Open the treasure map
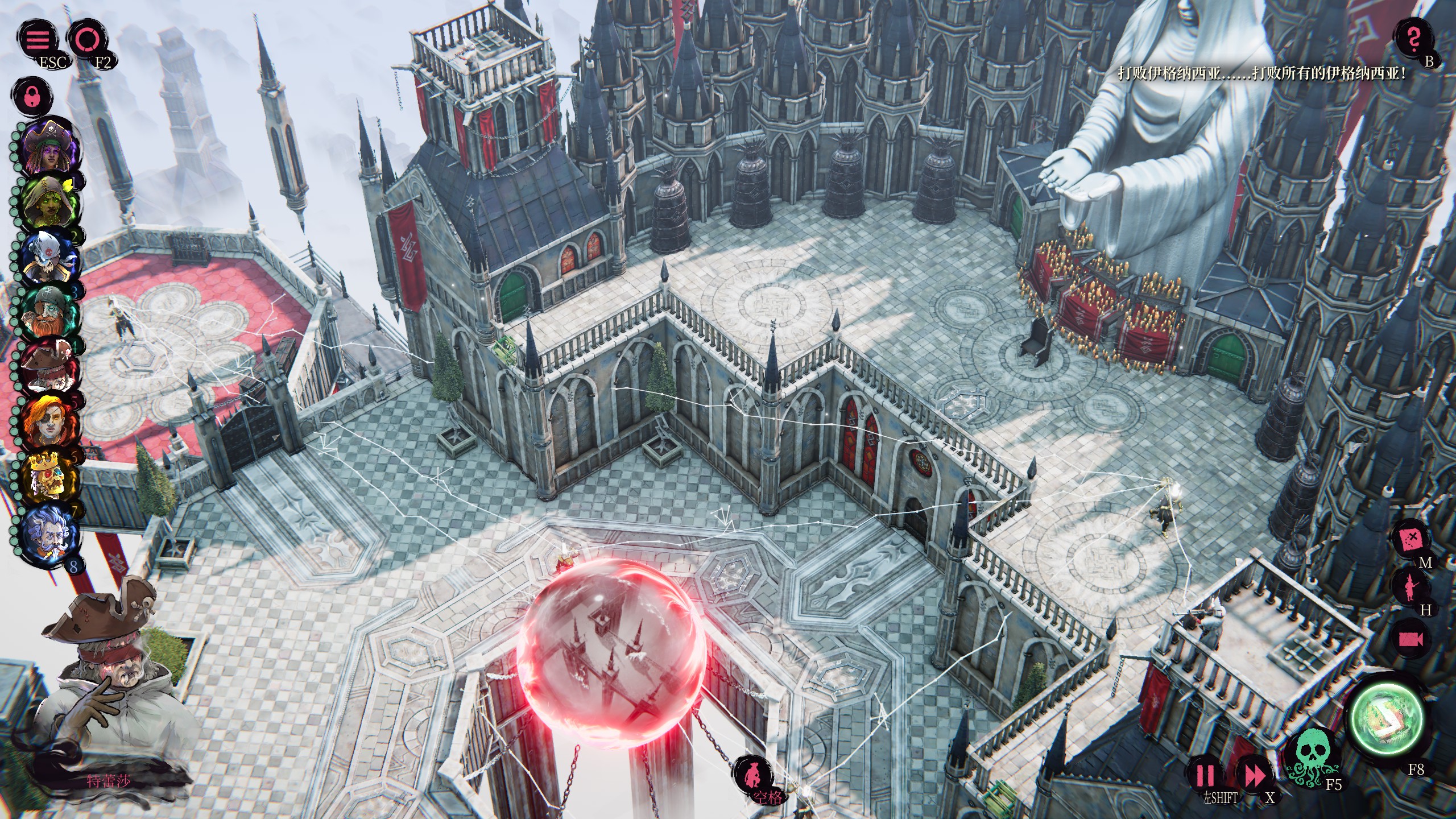 click(x=1413, y=537)
